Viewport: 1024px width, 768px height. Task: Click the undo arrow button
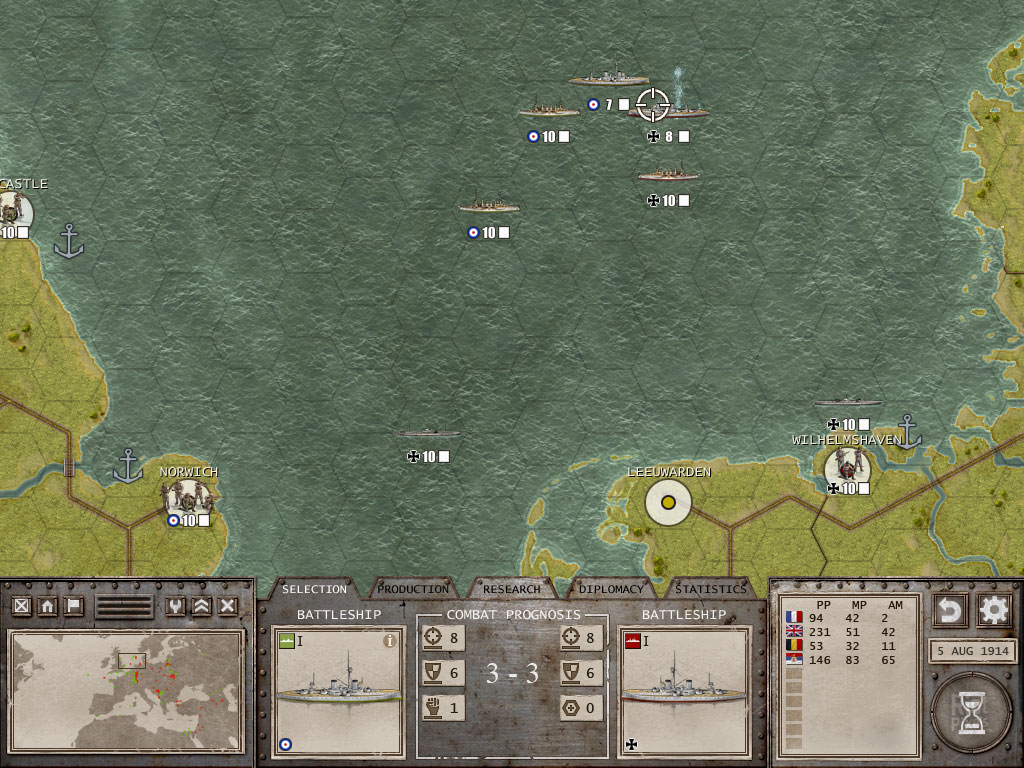(x=949, y=609)
